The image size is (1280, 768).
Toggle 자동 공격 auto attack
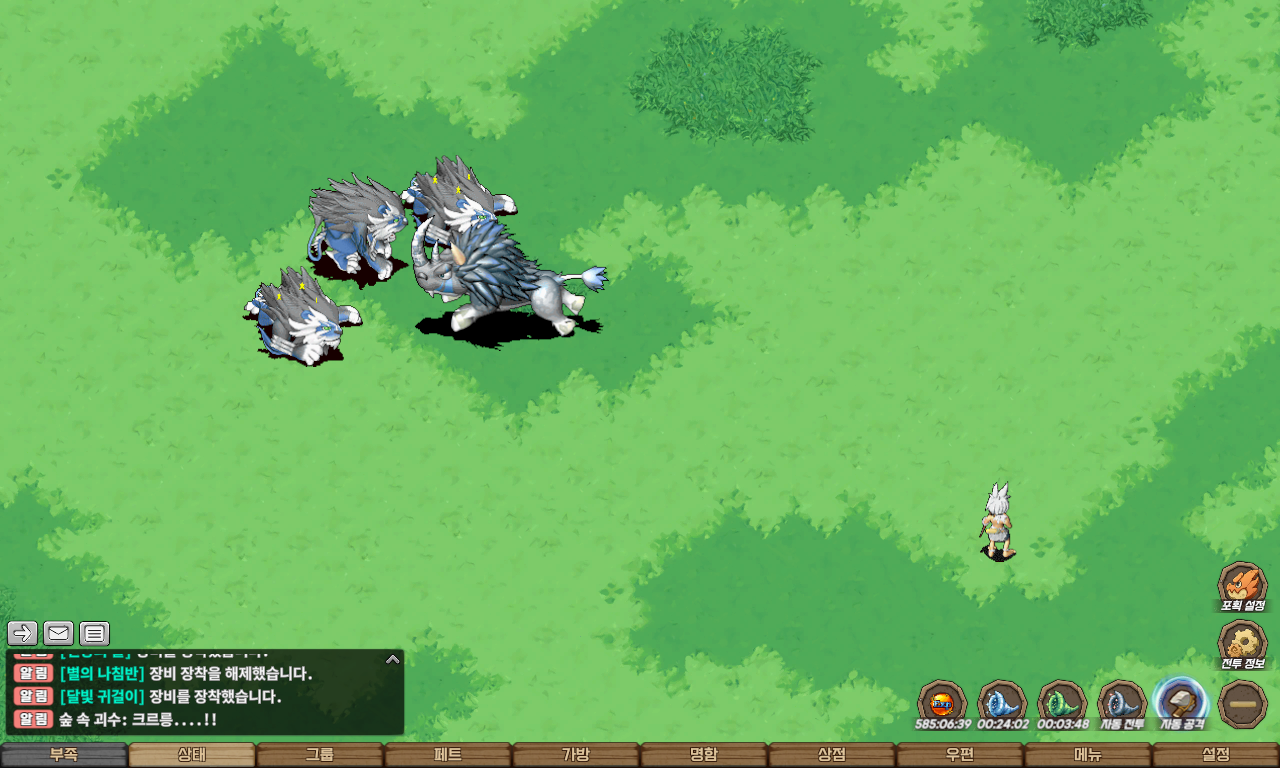pyautogui.click(x=1181, y=702)
